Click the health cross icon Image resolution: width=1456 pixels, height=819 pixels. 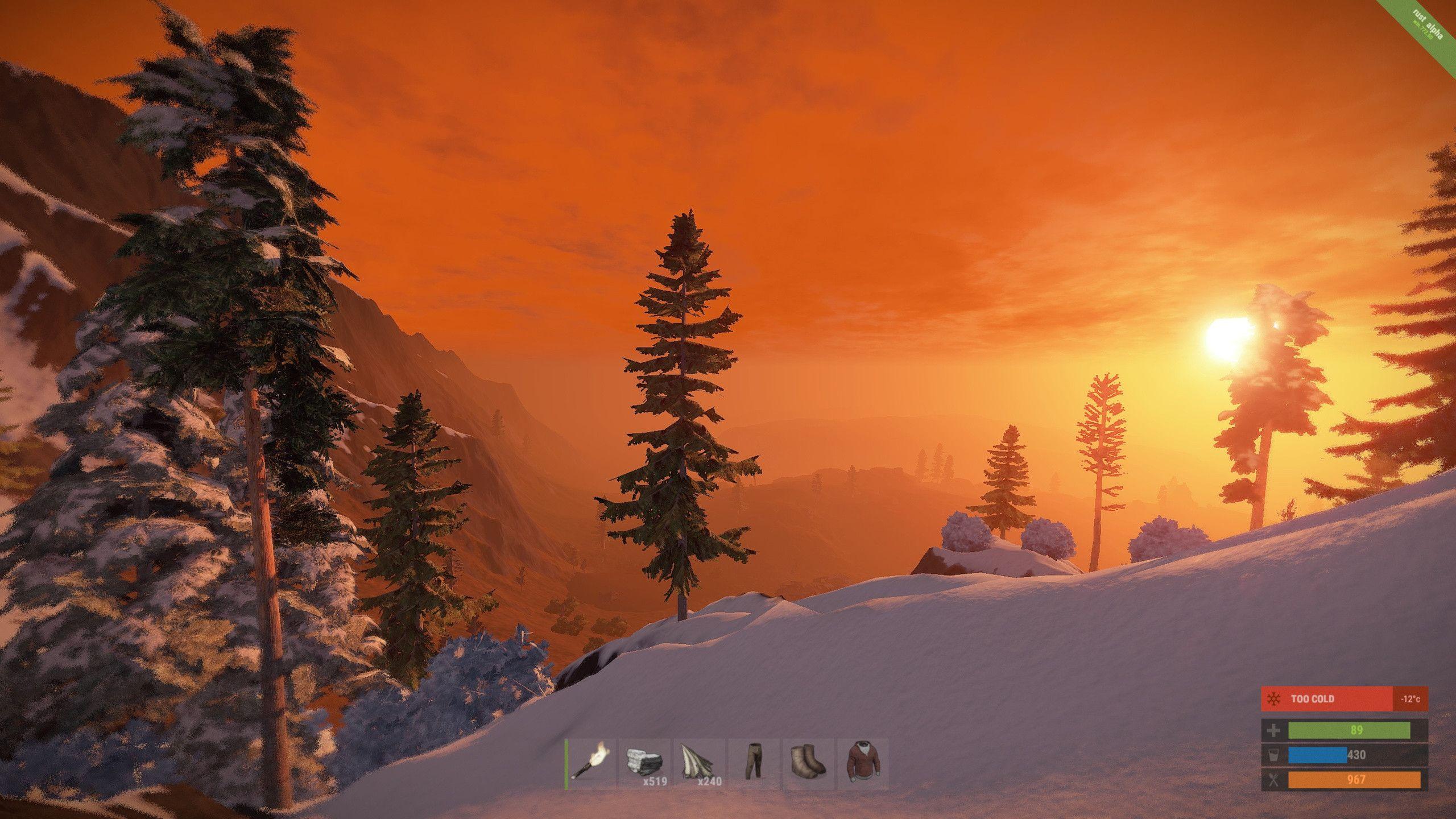tap(1273, 730)
